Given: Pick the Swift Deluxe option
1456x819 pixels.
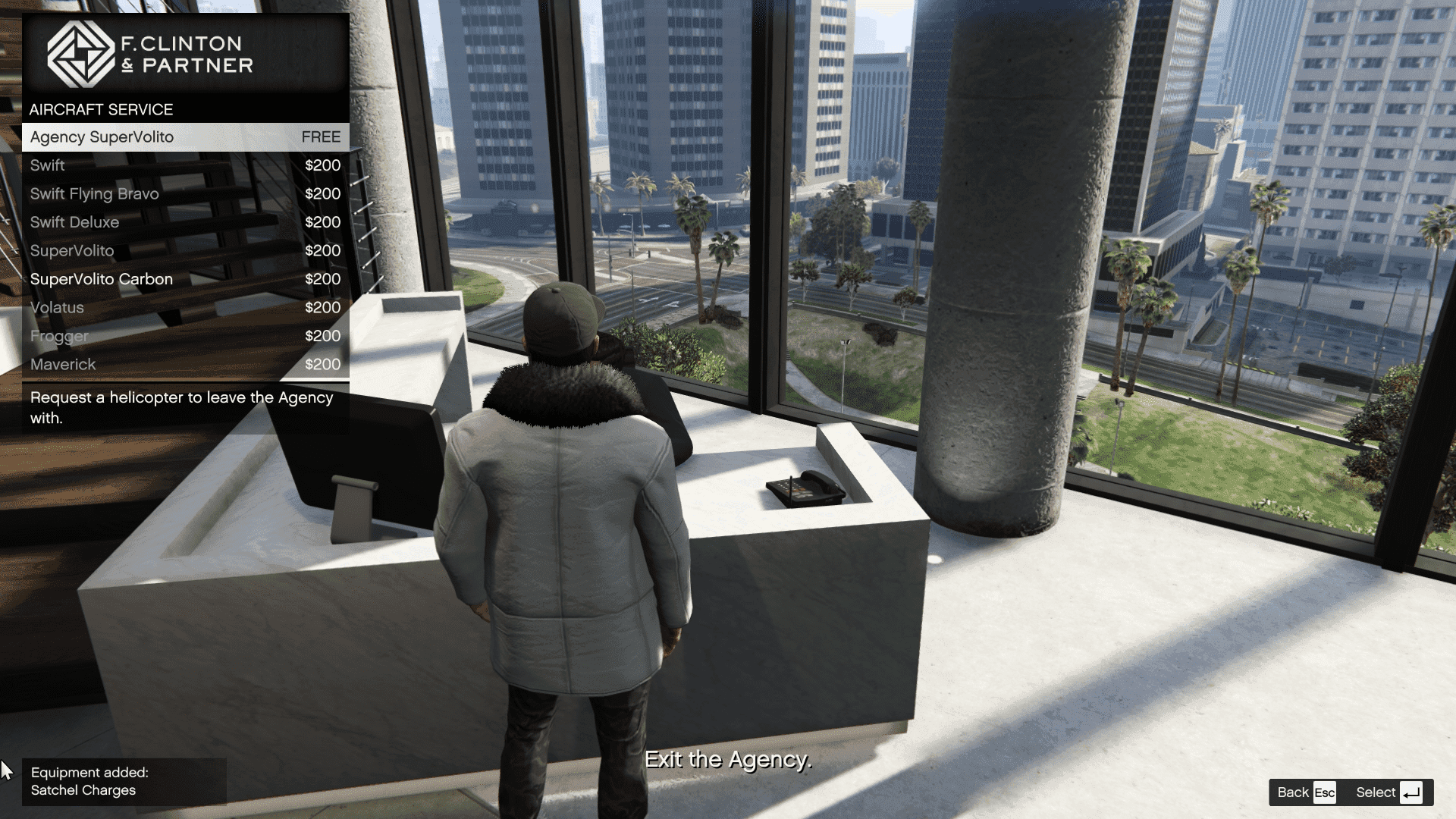Looking at the screenshot, I should [x=185, y=222].
